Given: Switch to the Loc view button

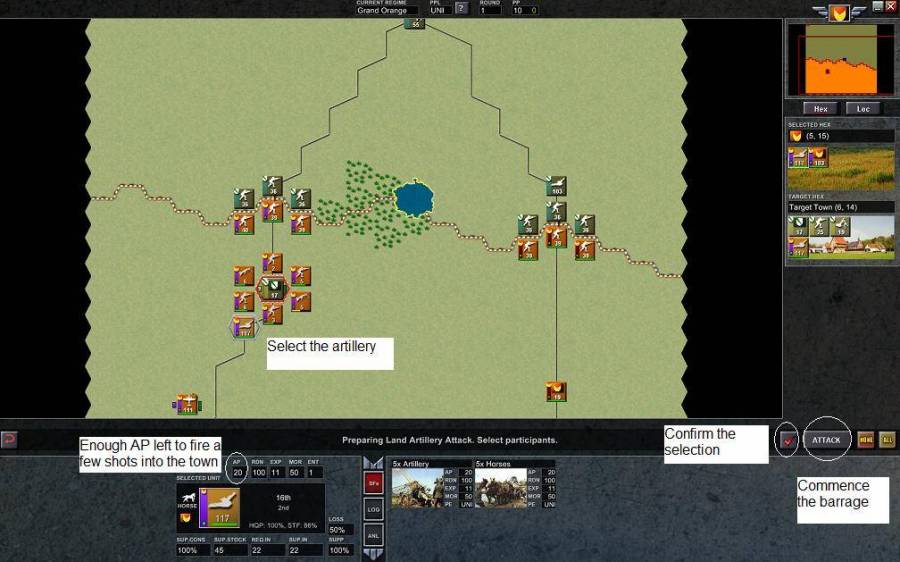Looking at the screenshot, I should [863, 108].
